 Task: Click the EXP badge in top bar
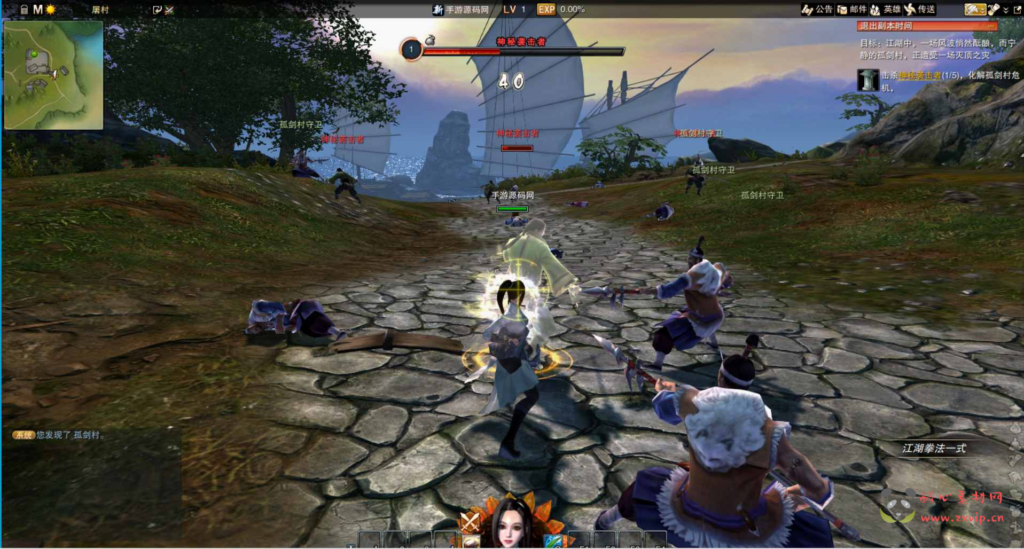click(x=546, y=9)
